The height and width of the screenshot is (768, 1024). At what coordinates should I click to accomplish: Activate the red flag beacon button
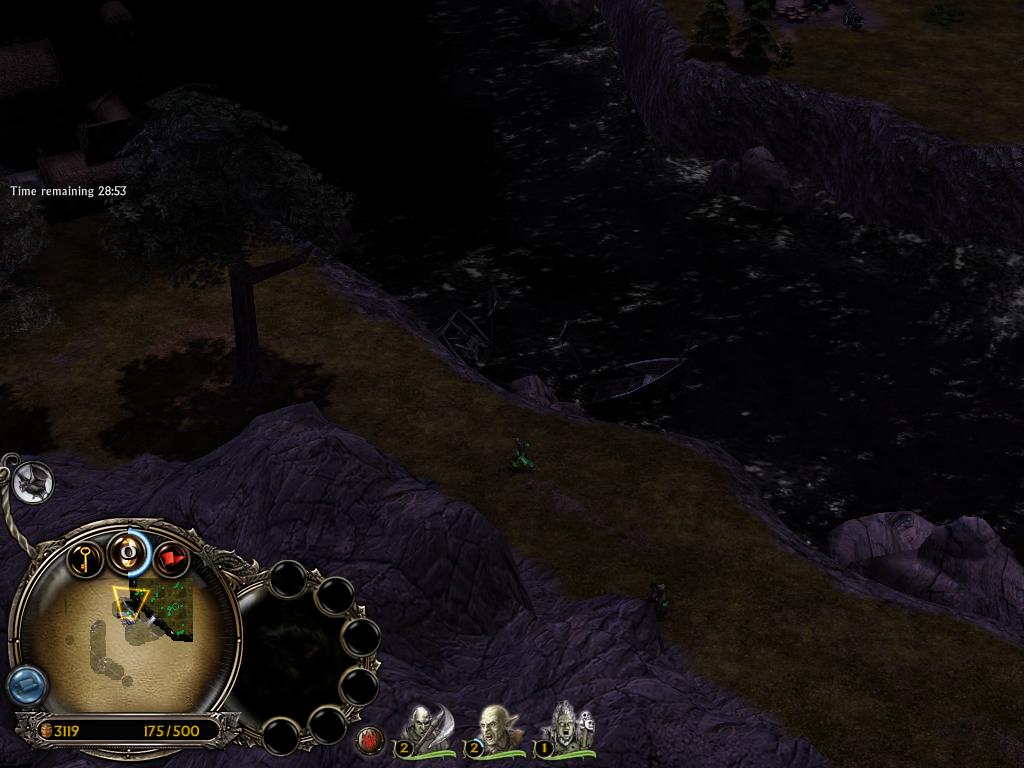coord(172,557)
